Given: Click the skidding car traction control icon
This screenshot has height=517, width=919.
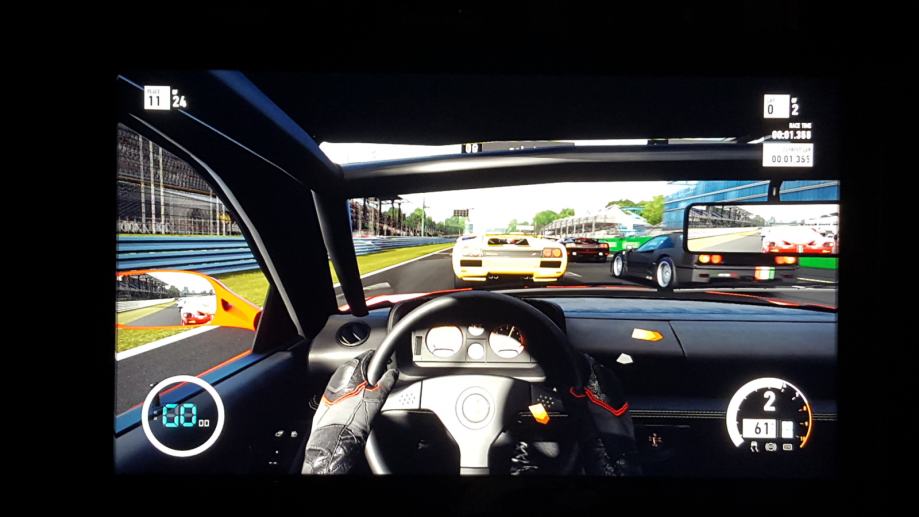Looking at the screenshot, I should click(x=754, y=446).
